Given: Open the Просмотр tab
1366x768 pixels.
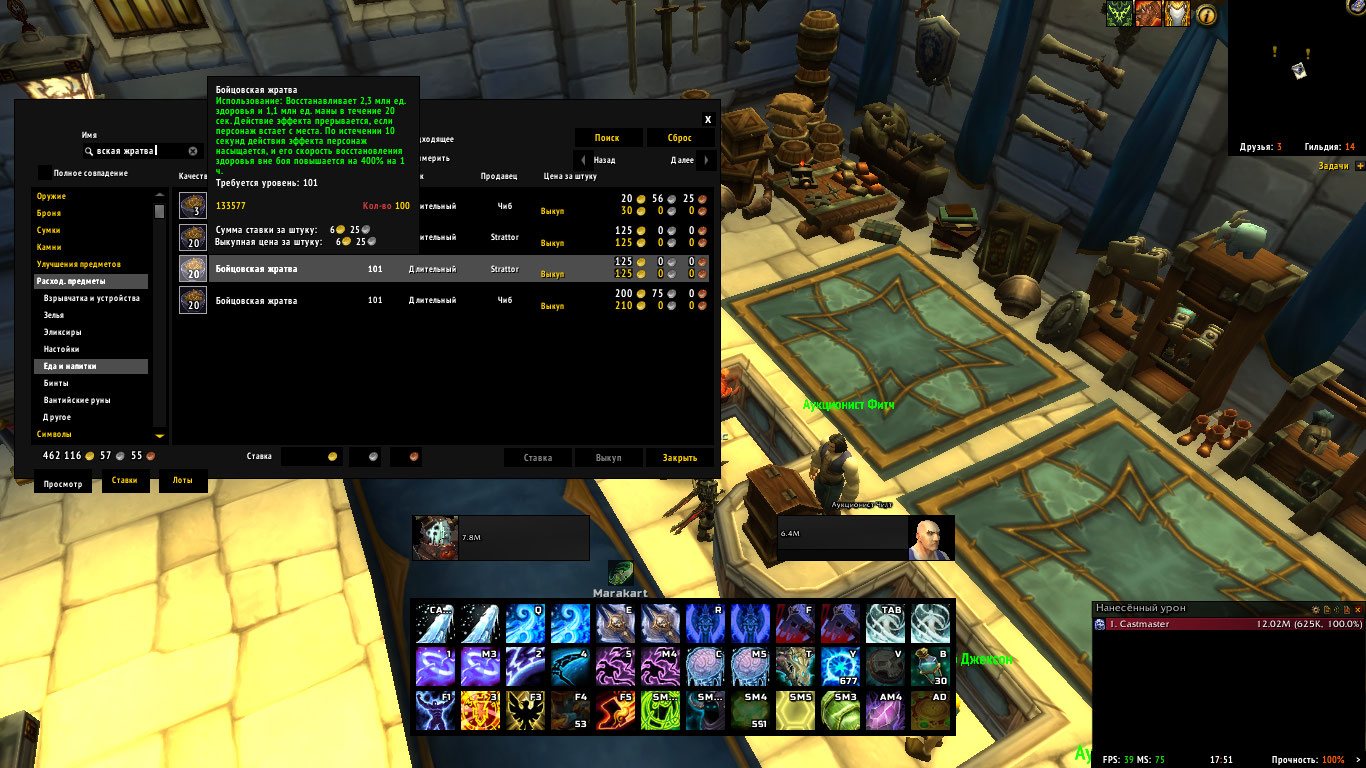Looking at the screenshot, I should [62, 483].
